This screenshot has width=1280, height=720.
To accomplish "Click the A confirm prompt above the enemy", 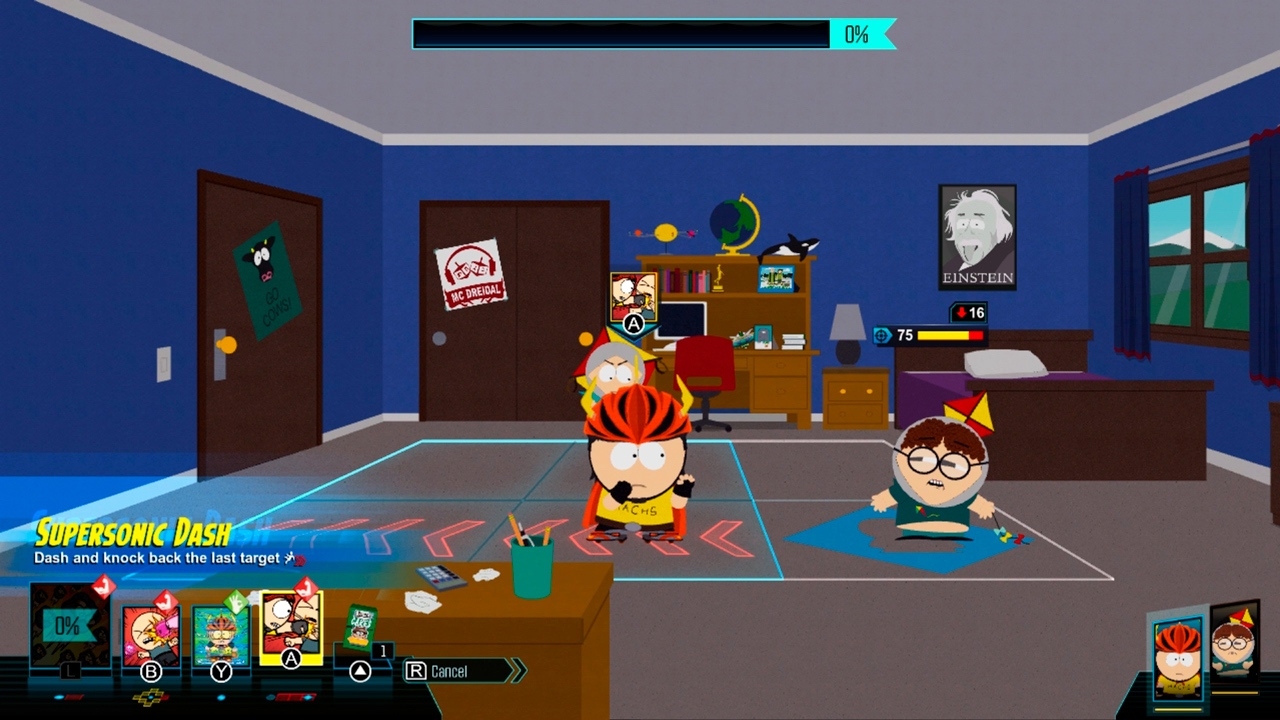I will tap(631, 325).
